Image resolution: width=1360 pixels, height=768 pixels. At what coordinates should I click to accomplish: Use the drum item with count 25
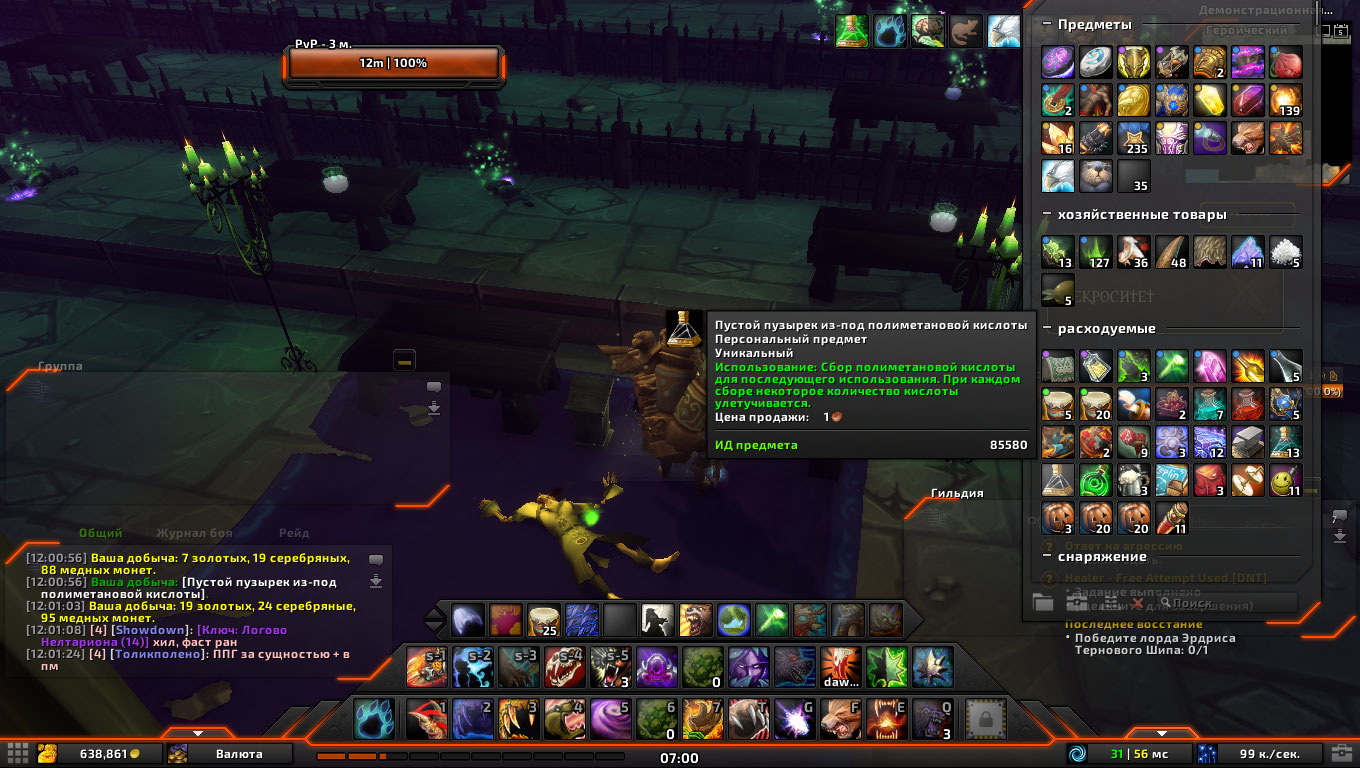(x=543, y=620)
